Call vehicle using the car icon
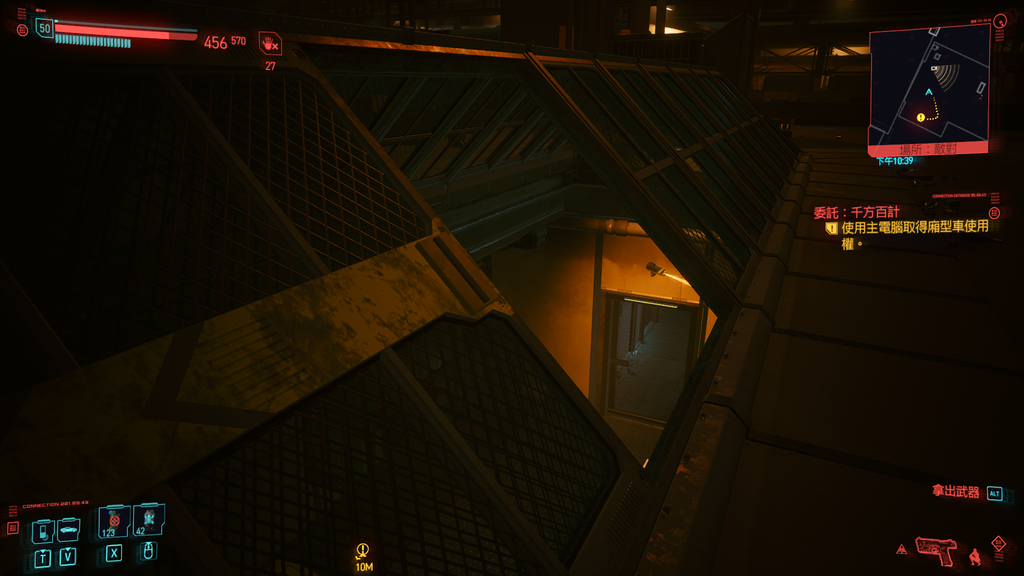The height and width of the screenshot is (576, 1024). pyautogui.click(x=68, y=529)
